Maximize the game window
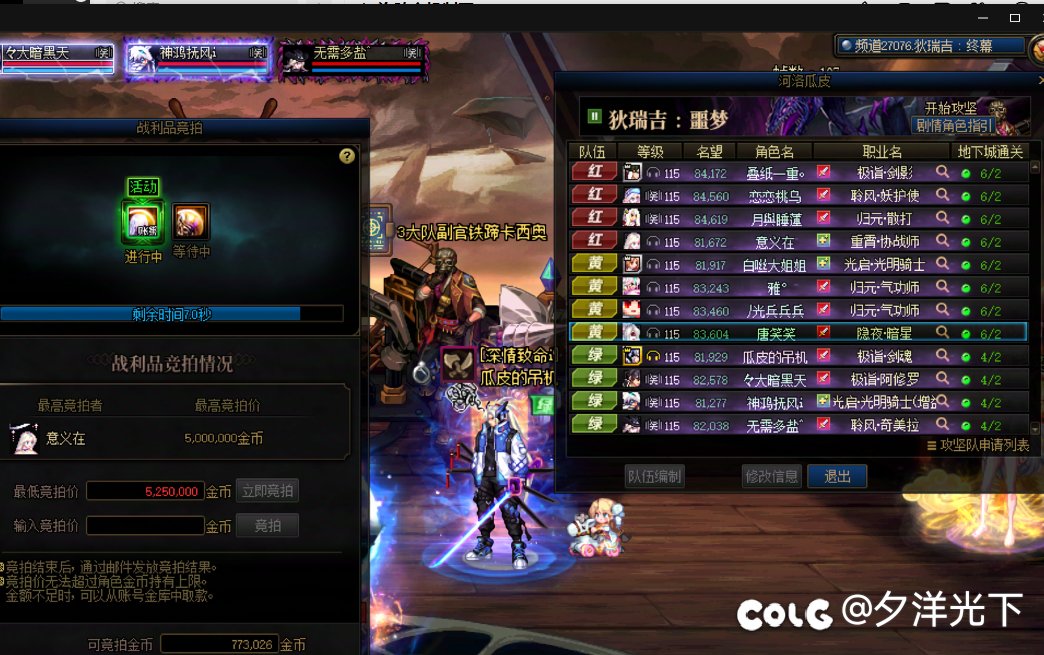1044x655 pixels. click(1015, 17)
